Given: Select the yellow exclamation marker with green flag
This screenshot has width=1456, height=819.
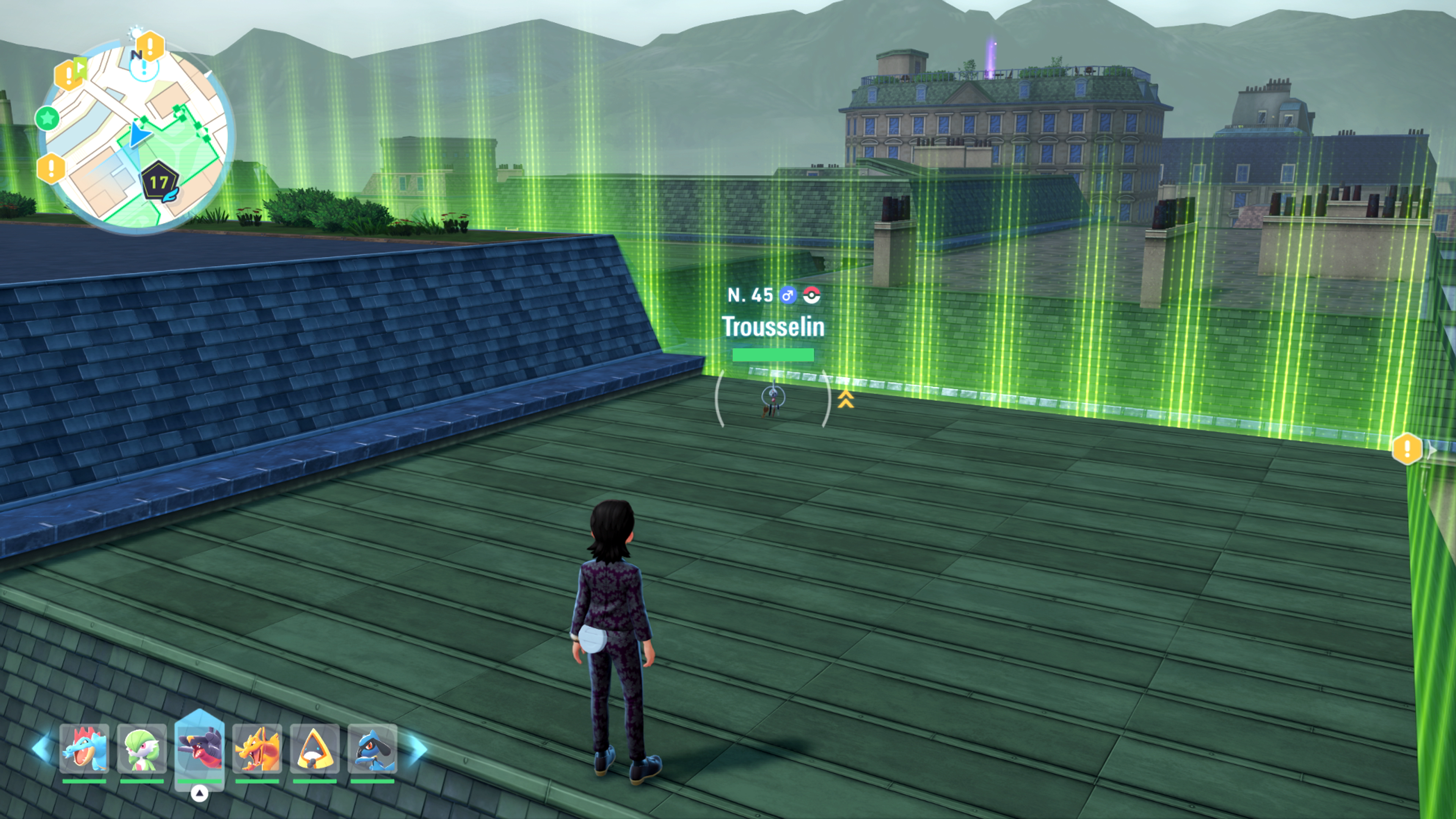Looking at the screenshot, I should (69, 74).
